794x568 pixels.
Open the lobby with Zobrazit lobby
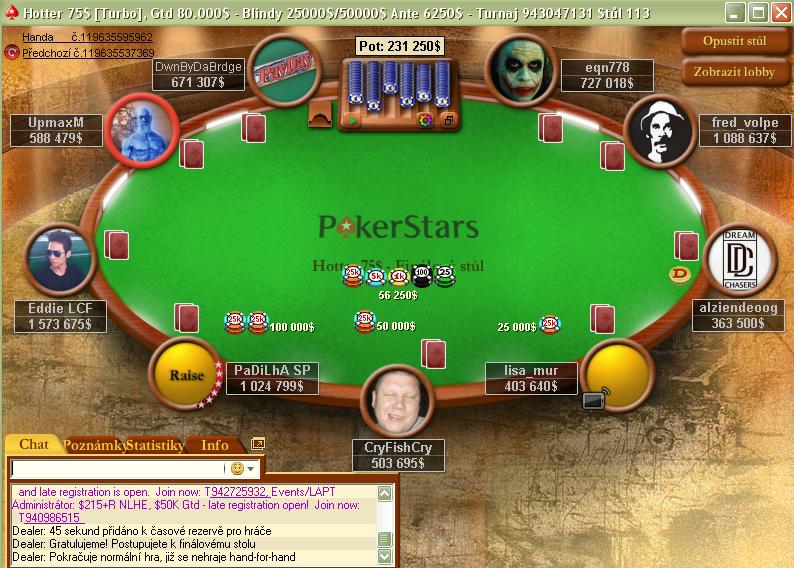tap(736, 72)
